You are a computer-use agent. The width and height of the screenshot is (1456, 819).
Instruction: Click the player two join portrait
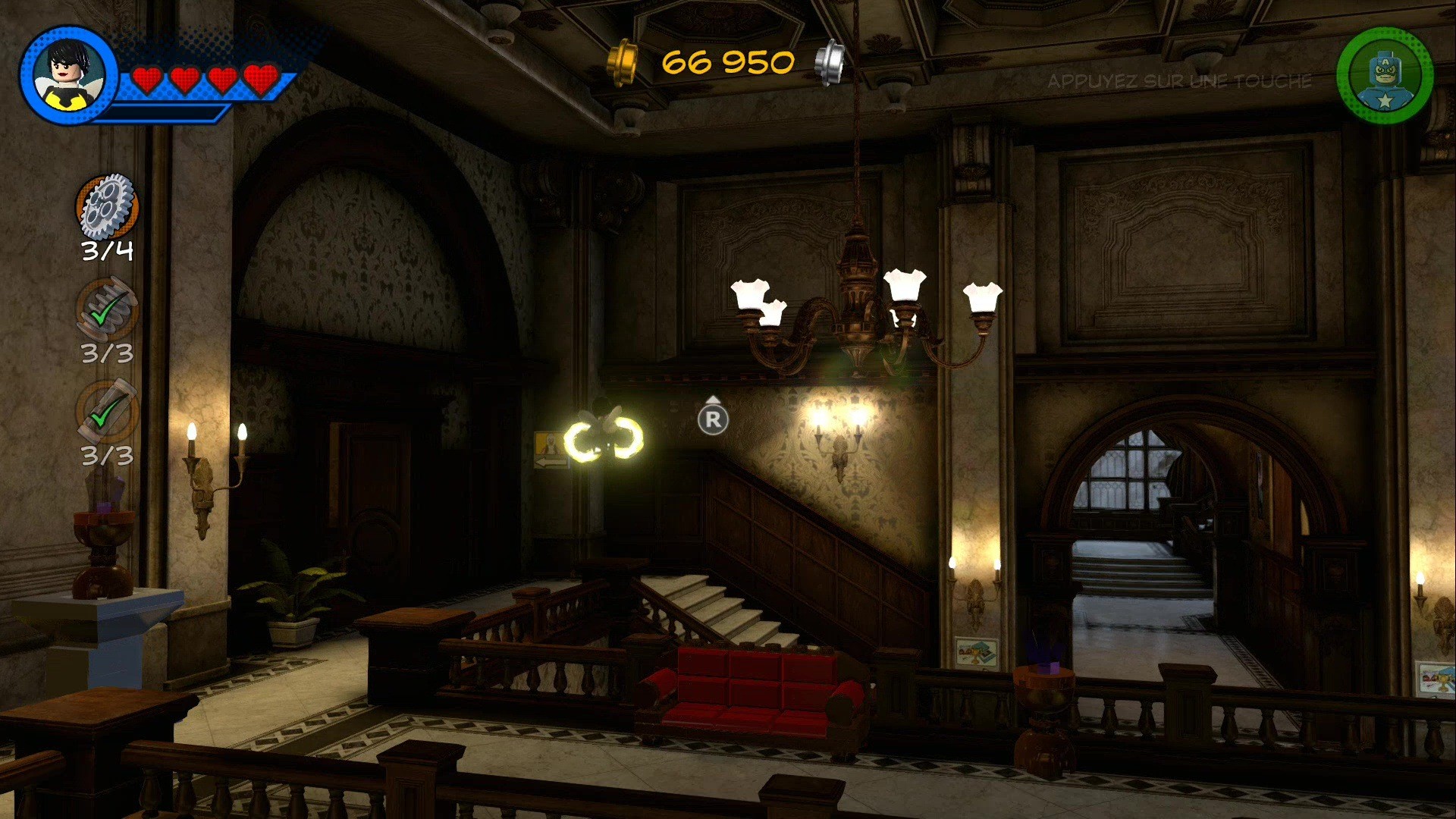1385,76
